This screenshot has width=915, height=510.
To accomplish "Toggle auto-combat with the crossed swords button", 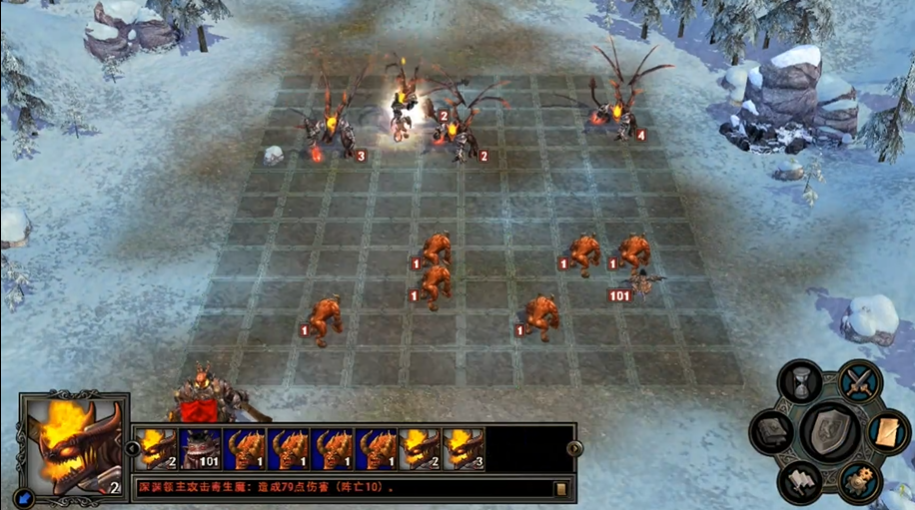I will (859, 381).
